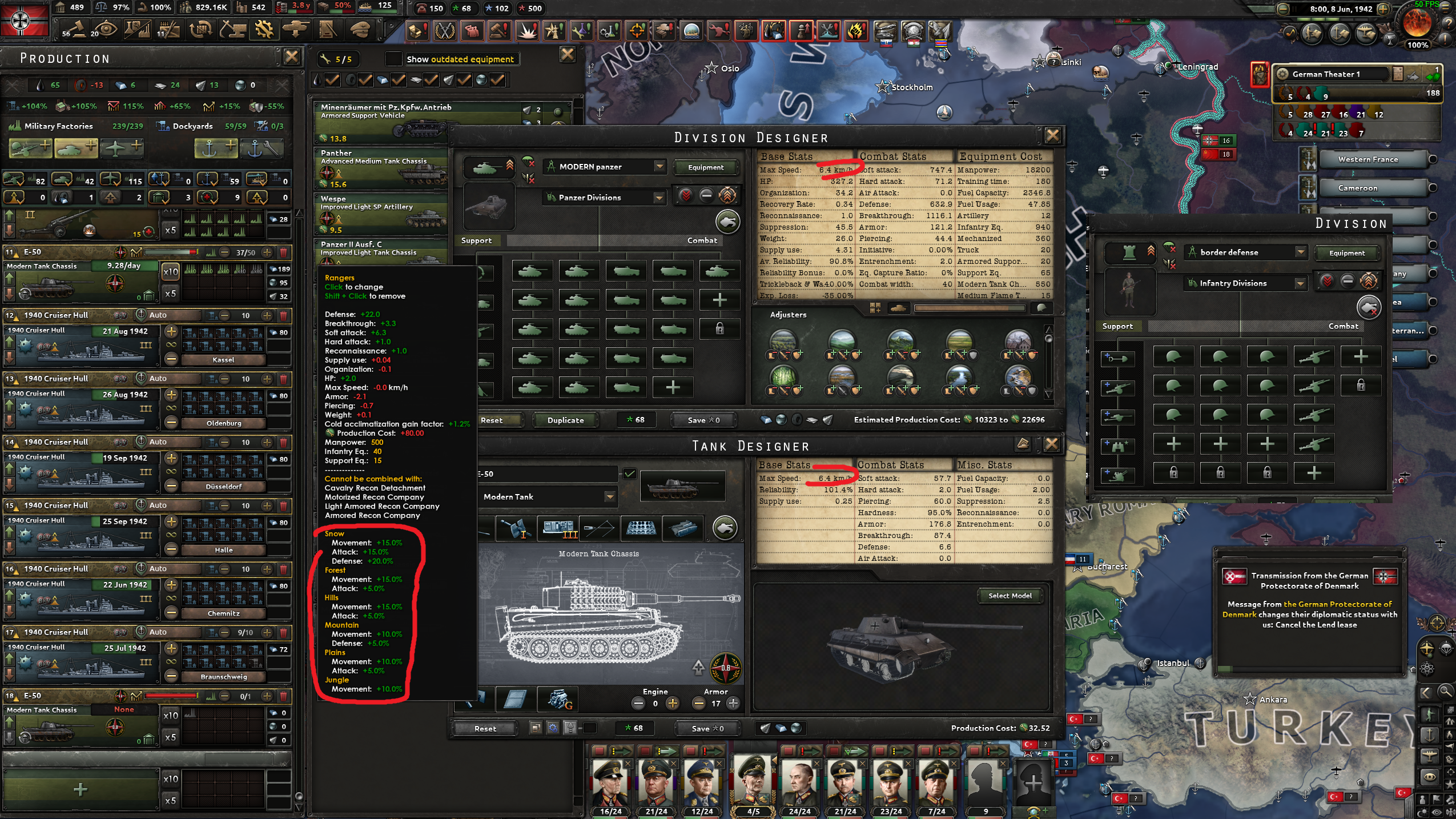
Task: Uncheck the oil equipment filter checkmark
Action: pyautogui.click(x=332, y=79)
